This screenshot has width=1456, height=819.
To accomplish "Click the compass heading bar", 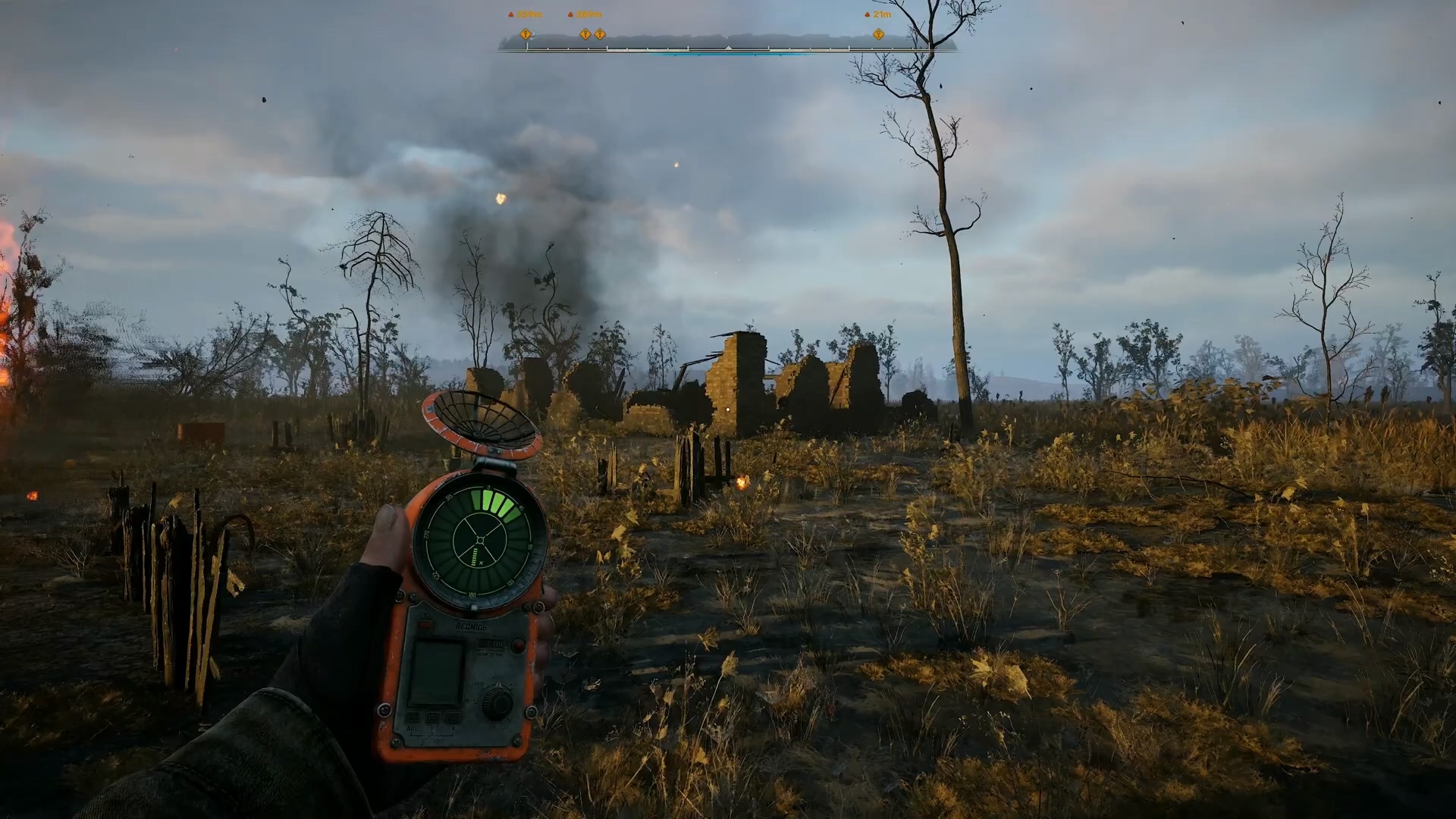I will 726,47.
